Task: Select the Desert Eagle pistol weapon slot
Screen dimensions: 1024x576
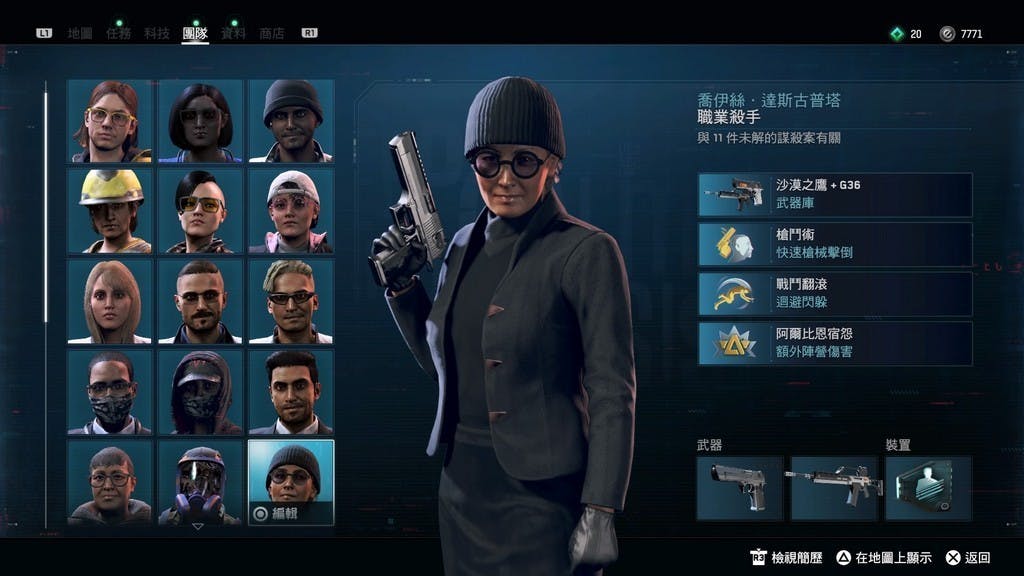Action: tap(739, 488)
